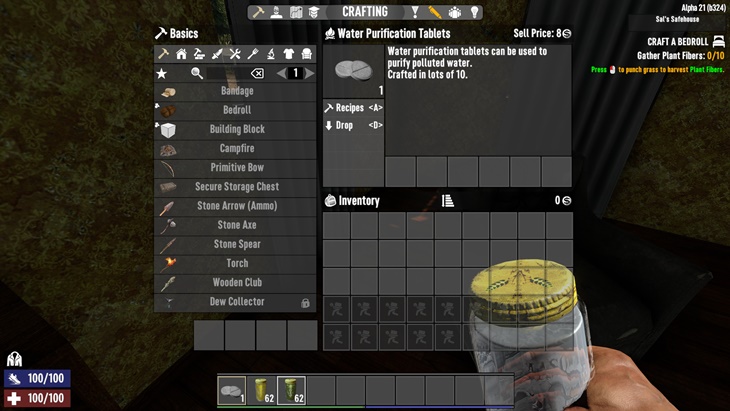Drop the Water Purification Tablets
The height and width of the screenshot is (411, 730).
point(352,126)
